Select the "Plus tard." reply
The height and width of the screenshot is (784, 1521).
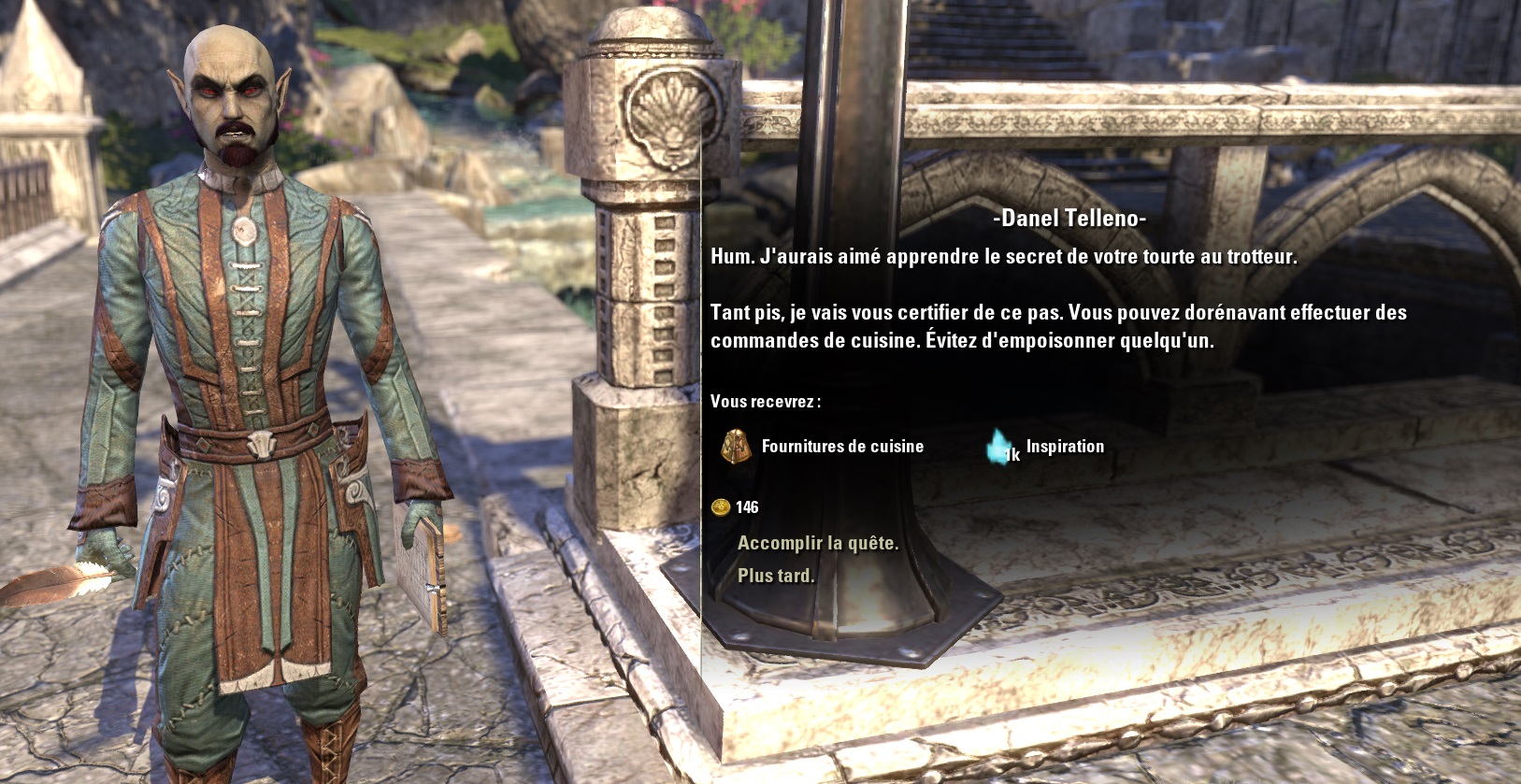tap(775, 576)
